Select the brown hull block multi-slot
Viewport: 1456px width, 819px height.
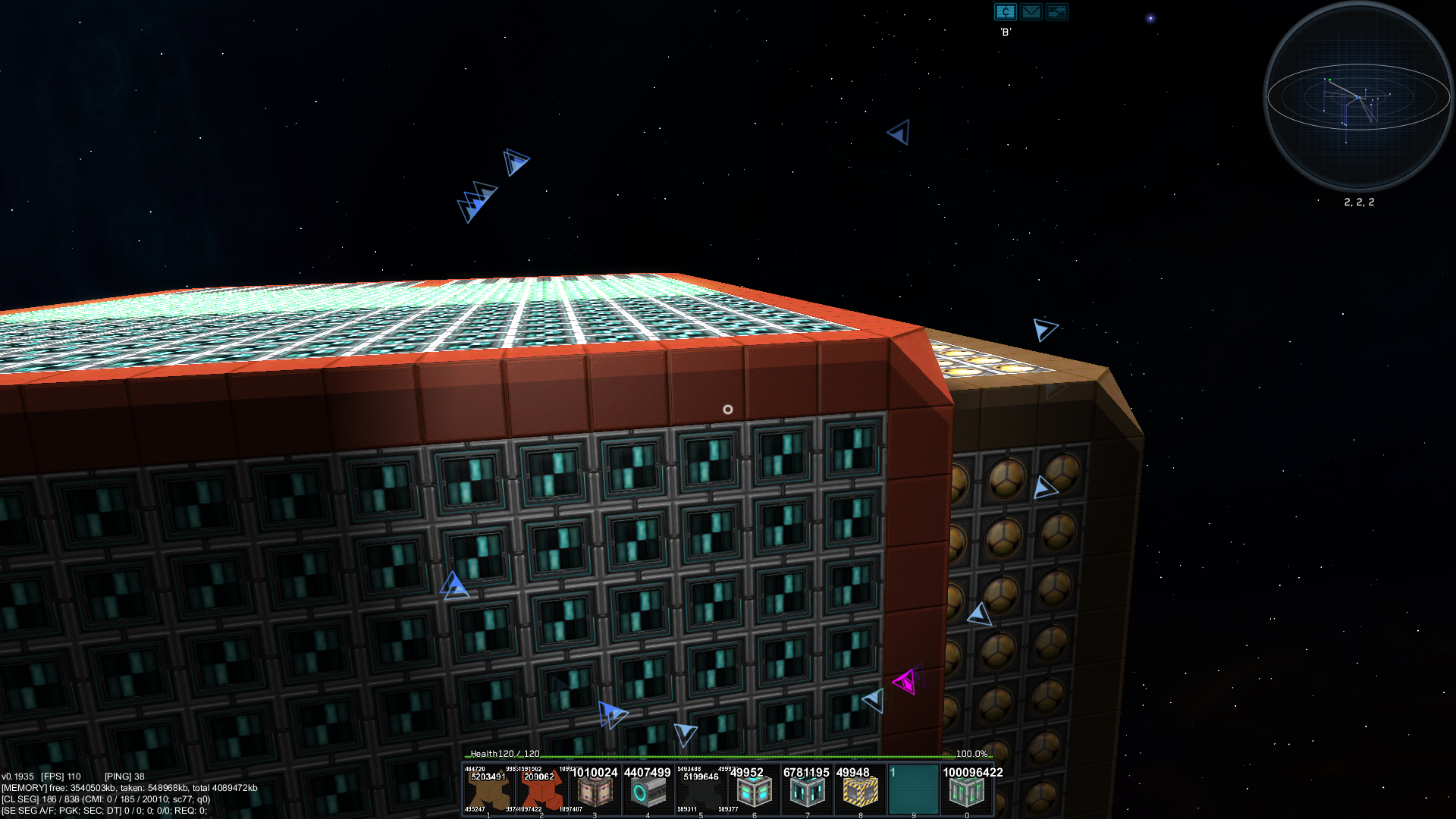[488, 790]
